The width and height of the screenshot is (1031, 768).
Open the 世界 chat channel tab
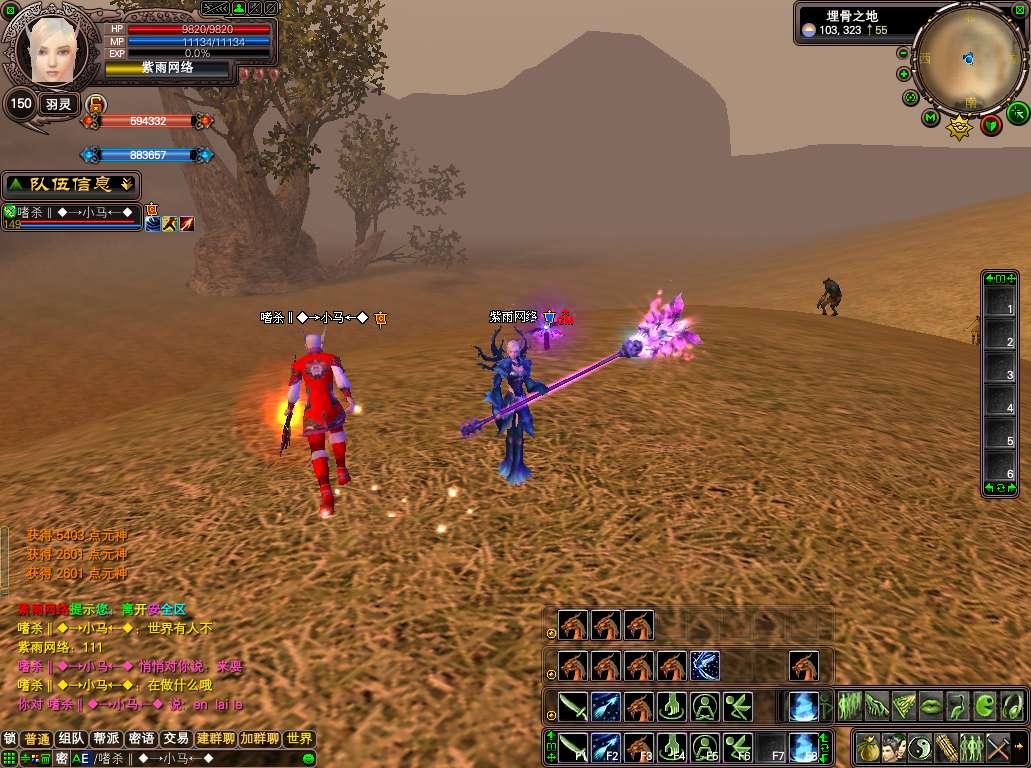[x=299, y=739]
